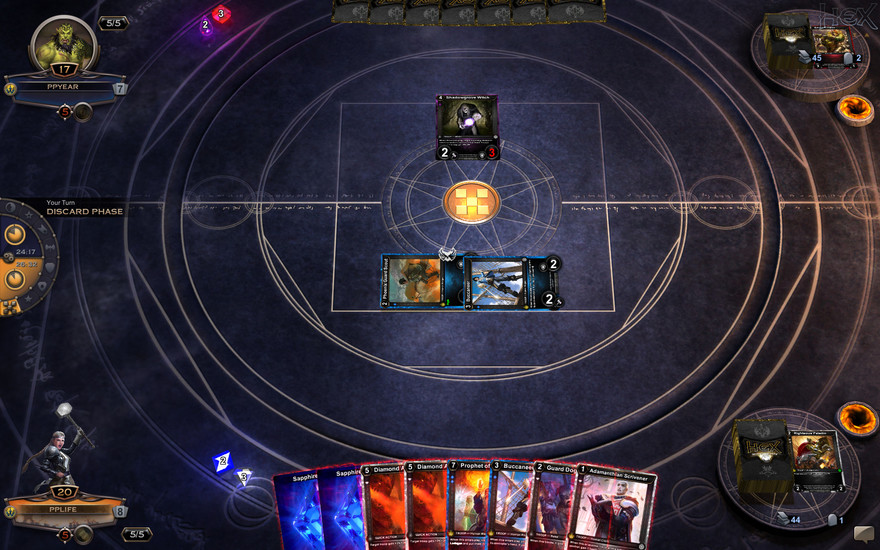Open your orange void portal
880x550 pixels.
[856, 417]
